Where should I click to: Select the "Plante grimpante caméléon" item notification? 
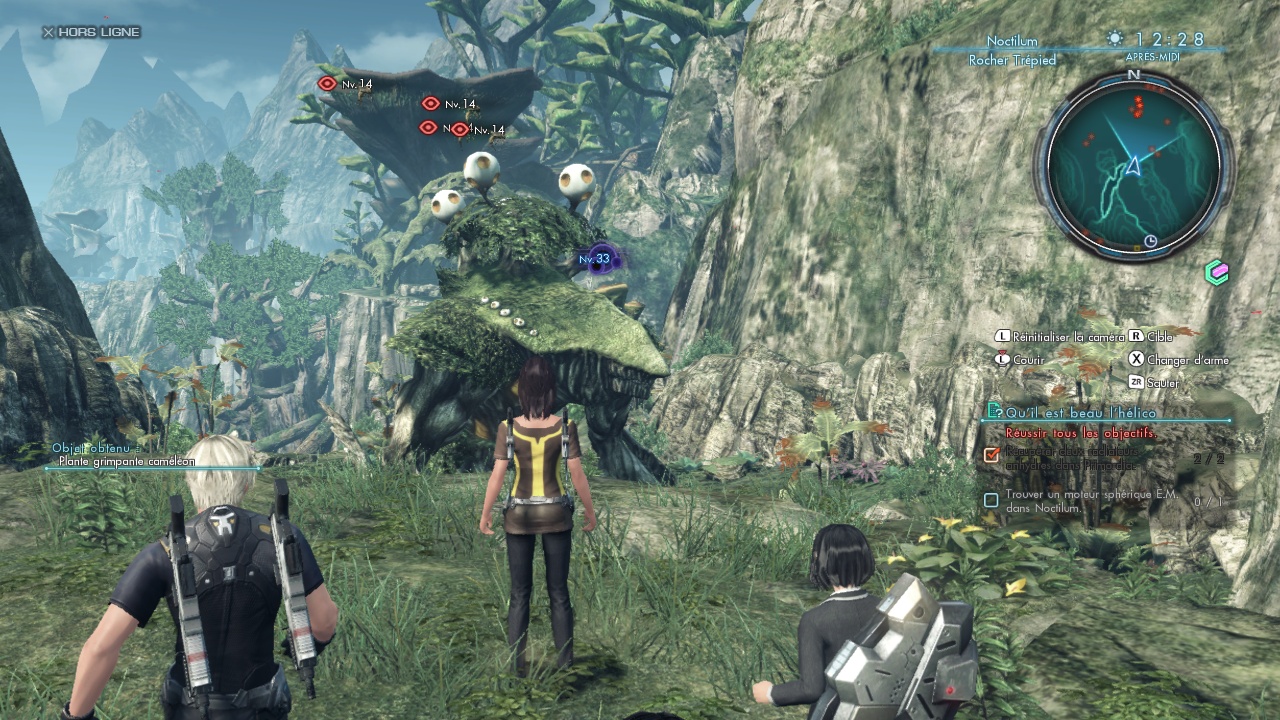[125, 461]
